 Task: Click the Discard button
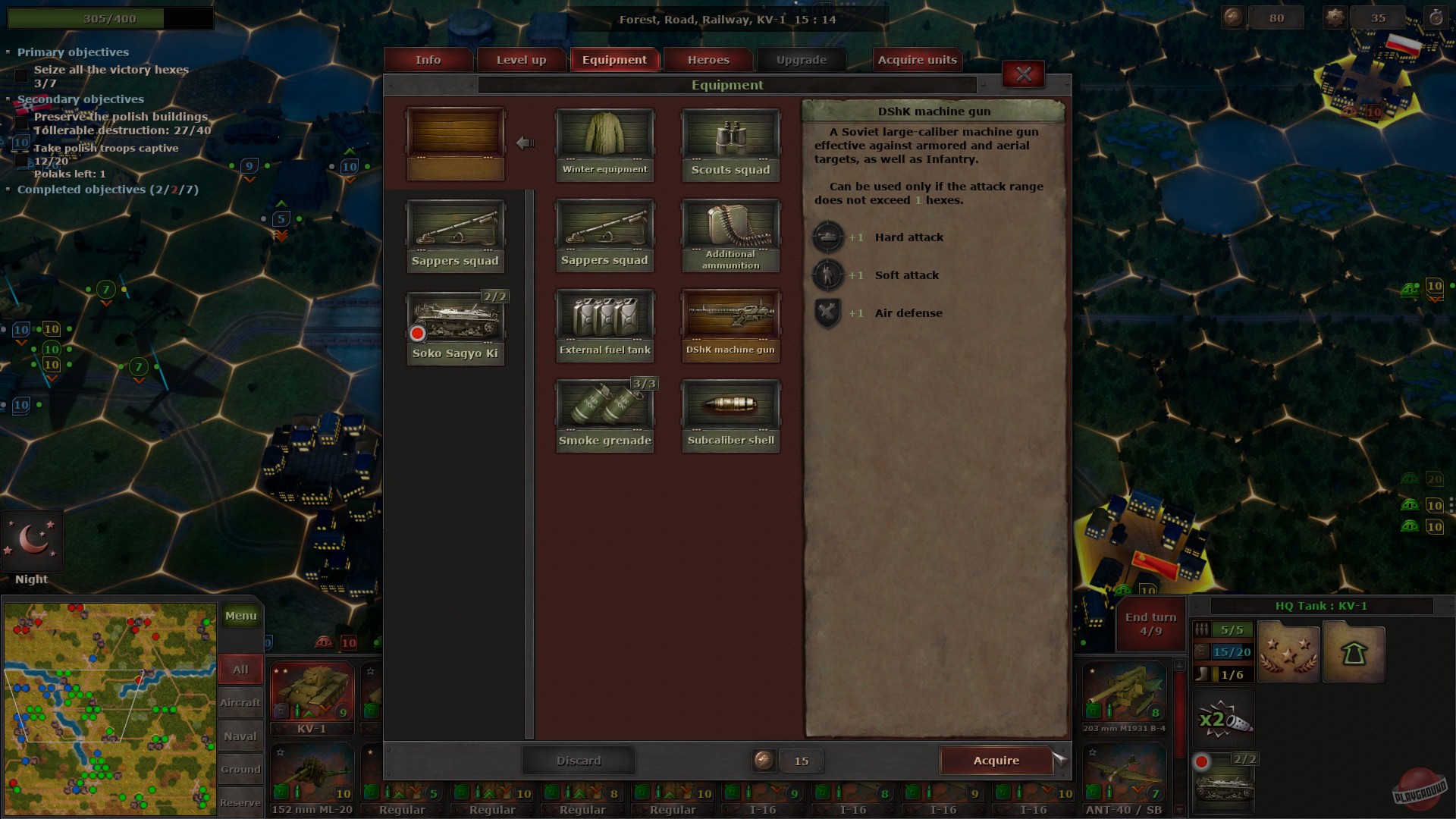tap(579, 760)
